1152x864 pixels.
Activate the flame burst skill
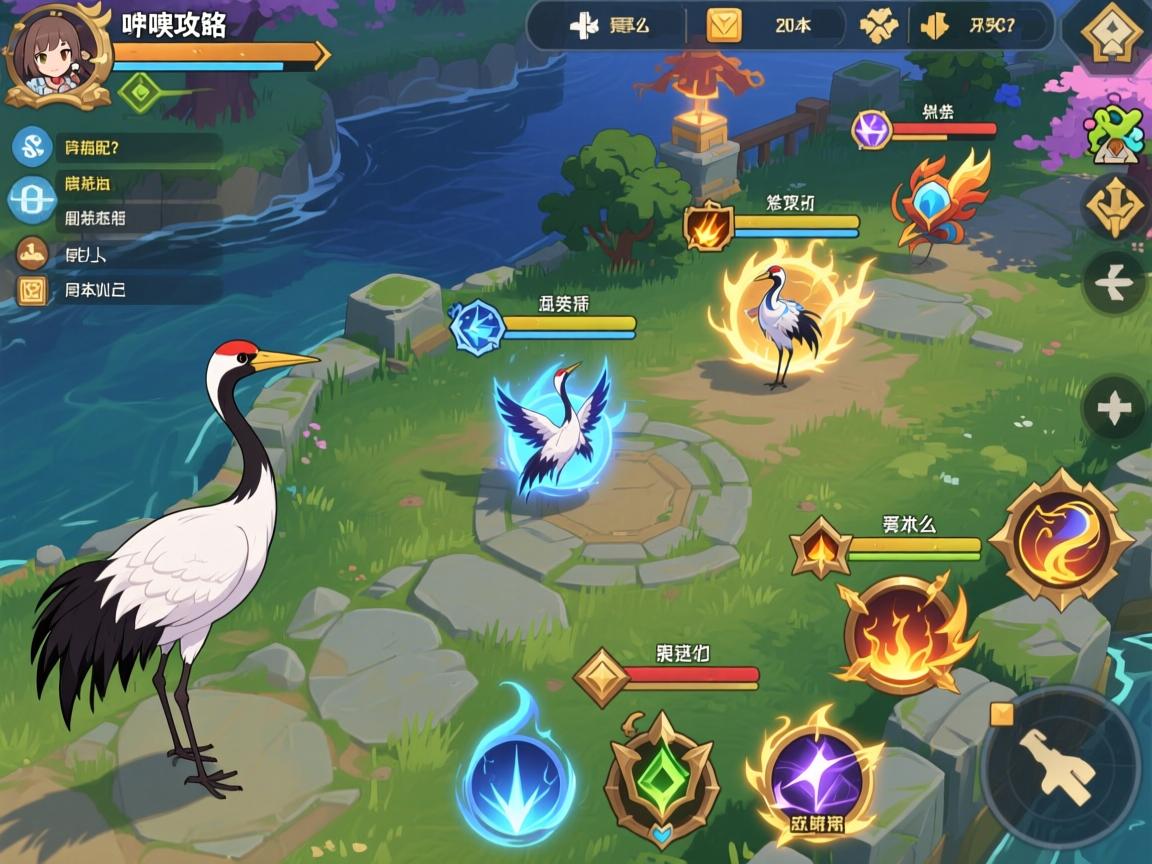[903, 635]
